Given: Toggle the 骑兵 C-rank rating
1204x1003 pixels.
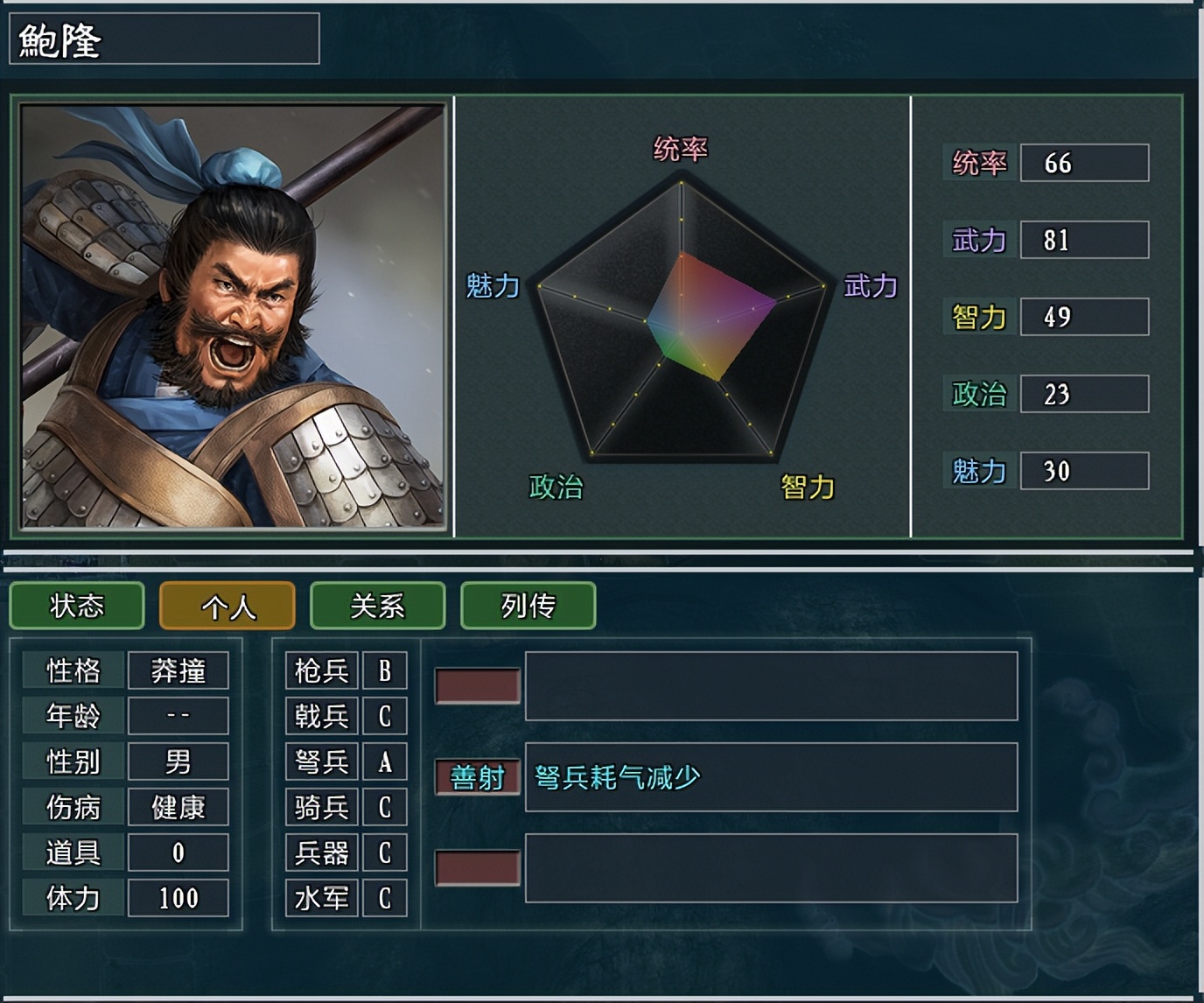Looking at the screenshot, I should (x=385, y=808).
